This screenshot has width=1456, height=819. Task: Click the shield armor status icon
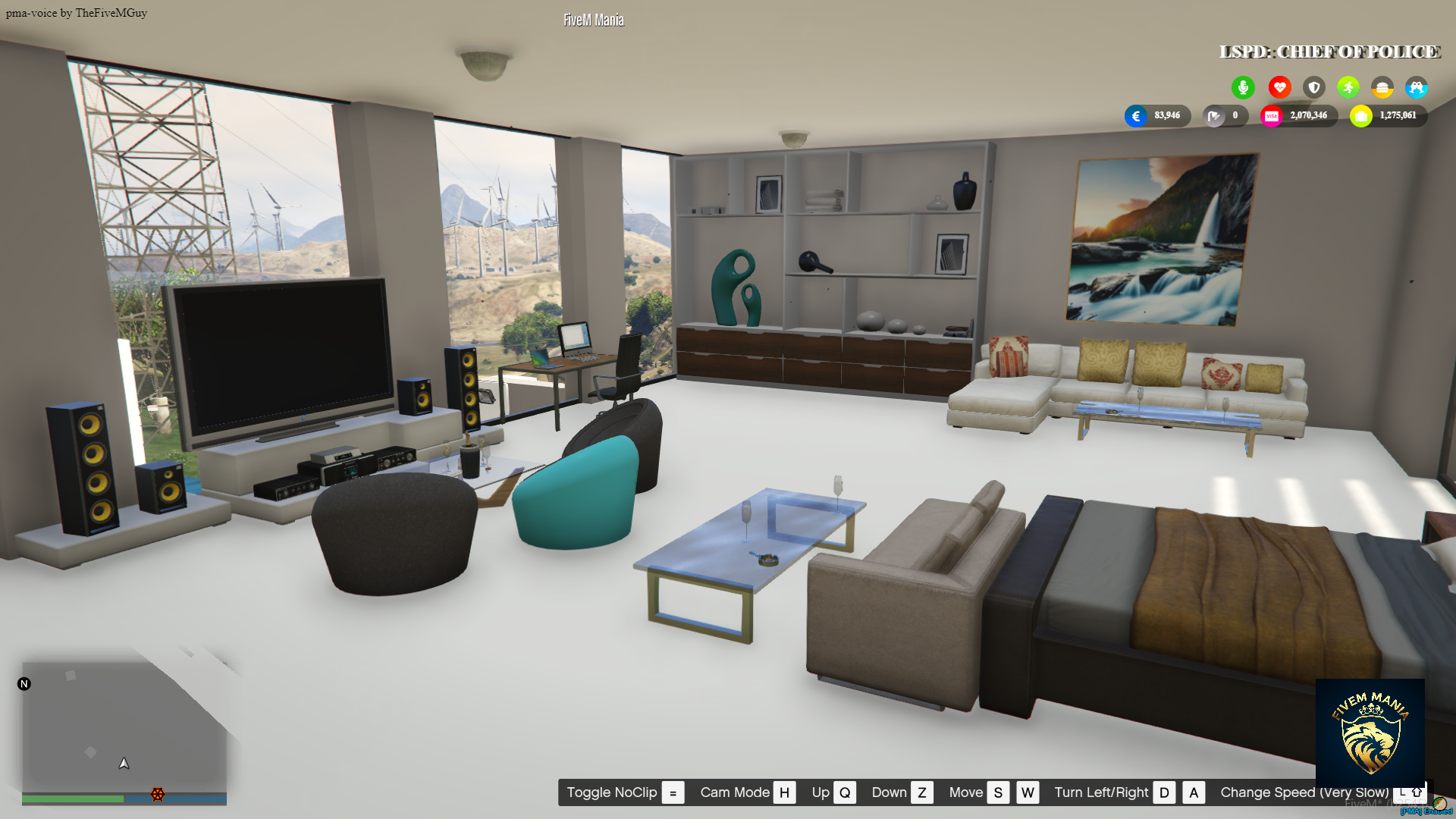point(1314,86)
